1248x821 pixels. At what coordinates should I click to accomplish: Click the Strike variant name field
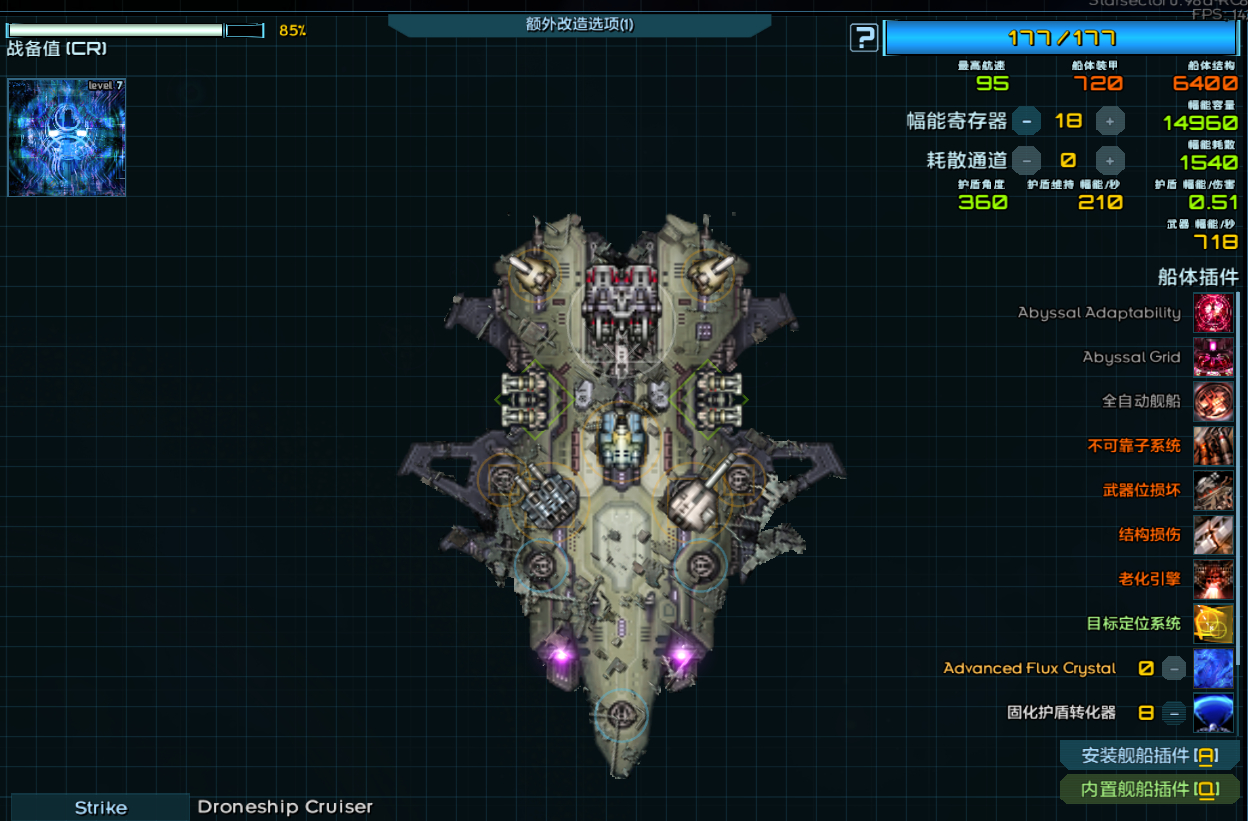tap(100, 807)
